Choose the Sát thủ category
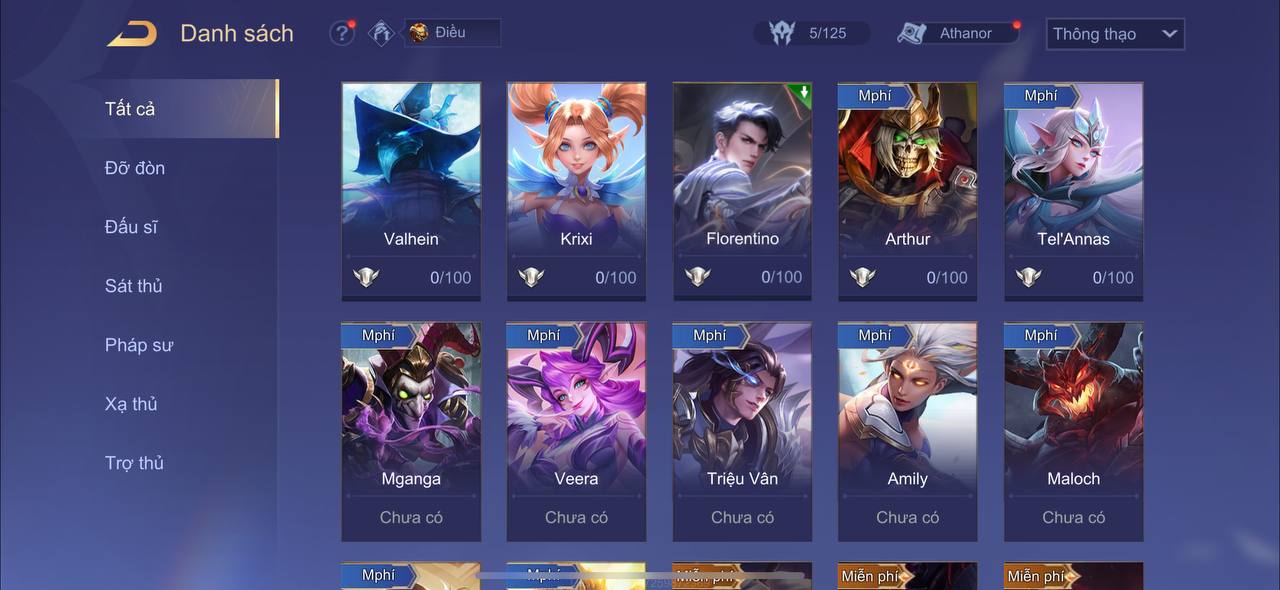Image resolution: width=1280 pixels, height=590 pixels. pyautogui.click(x=134, y=286)
